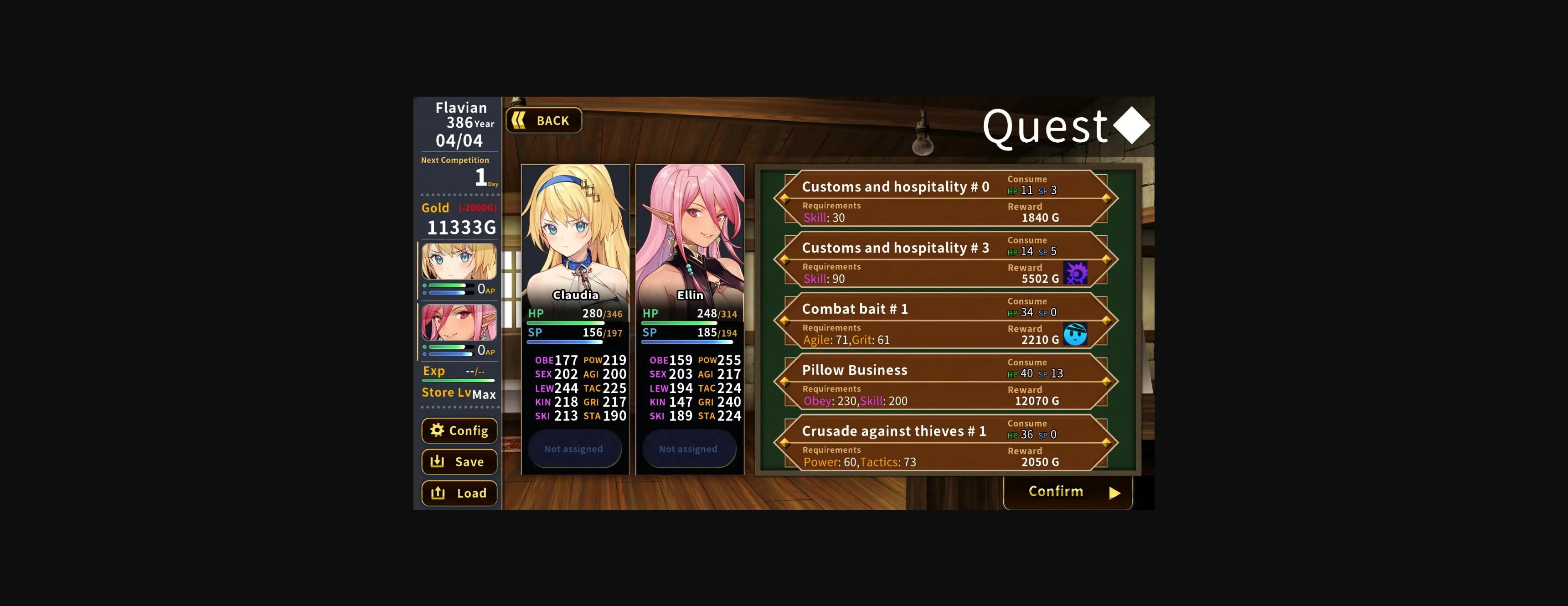Click Claudia's Not assigned slot
The height and width of the screenshot is (606, 1568).
574,449
